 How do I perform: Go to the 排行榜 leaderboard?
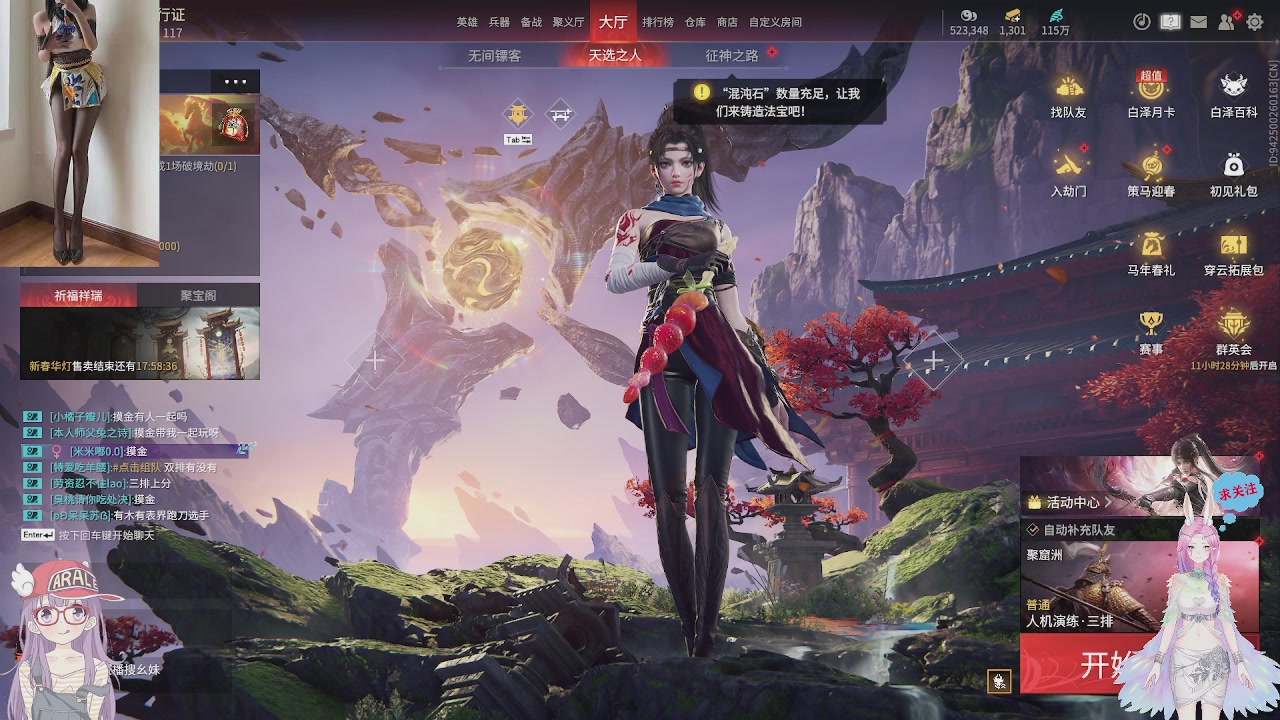(x=657, y=22)
